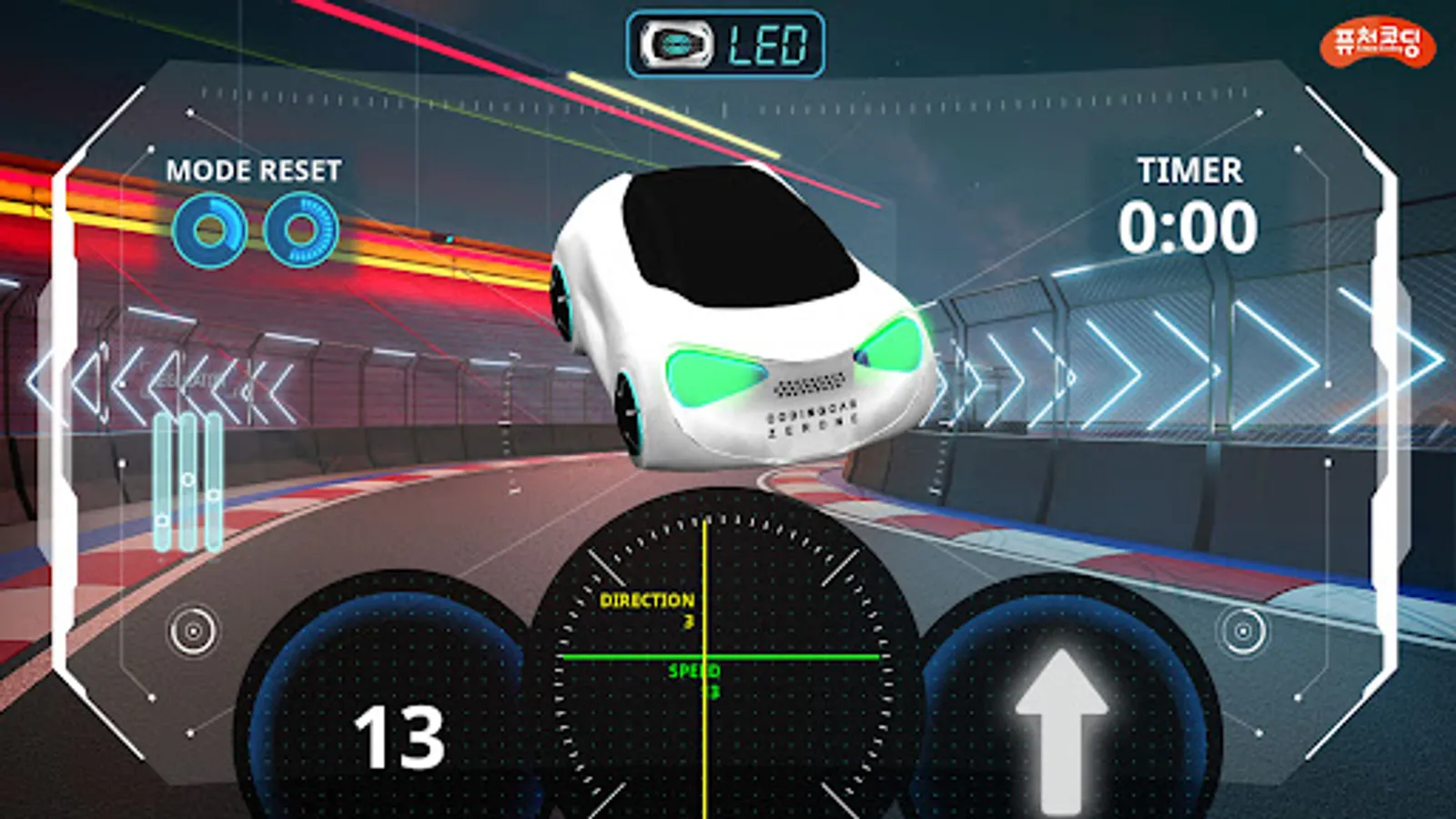Click the target icon beside the speed dial
This screenshot has width=1456, height=819.
(x=193, y=630)
